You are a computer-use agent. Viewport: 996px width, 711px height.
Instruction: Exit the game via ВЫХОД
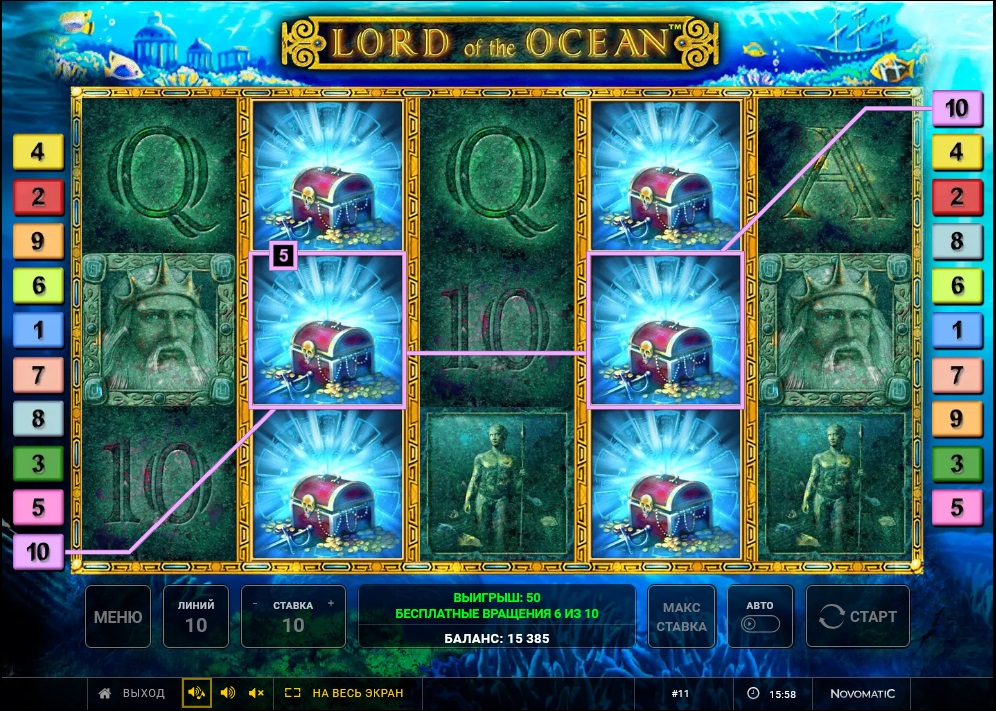pos(132,692)
